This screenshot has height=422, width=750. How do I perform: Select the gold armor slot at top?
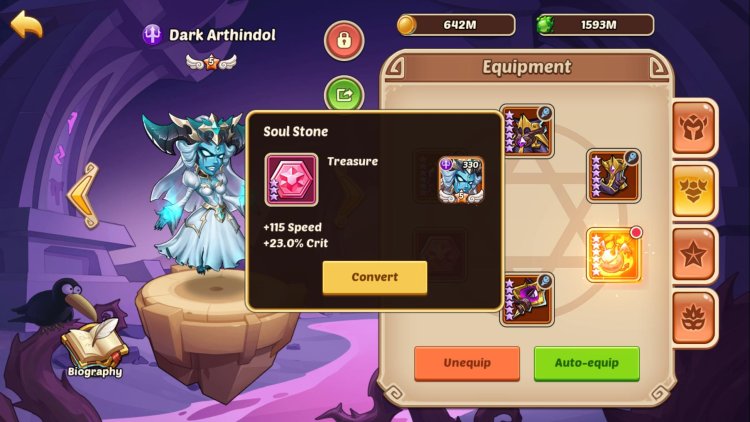[525, 132]
